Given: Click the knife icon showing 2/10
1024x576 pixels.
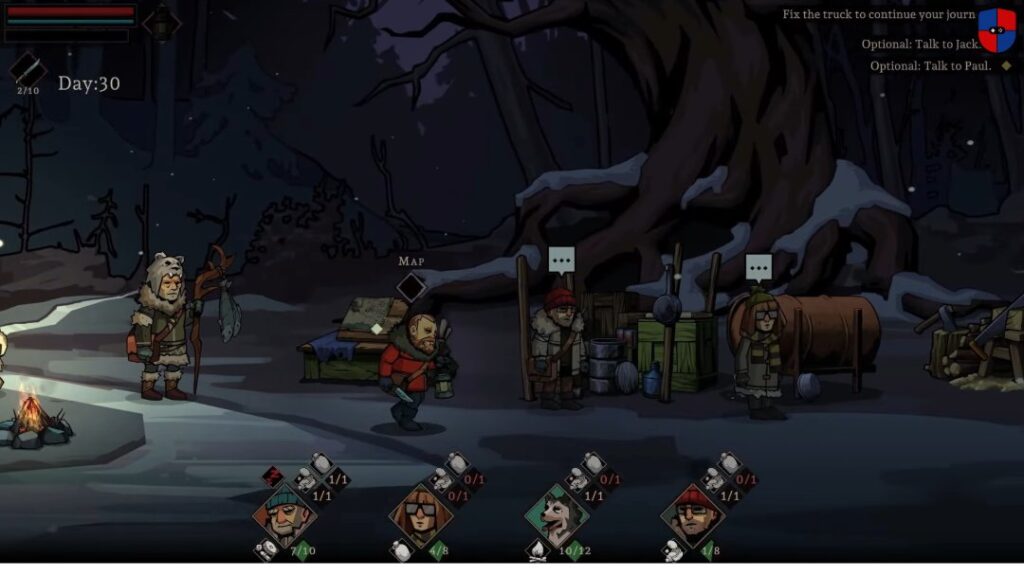Looking at the screenshot, I should pos(27,70).
